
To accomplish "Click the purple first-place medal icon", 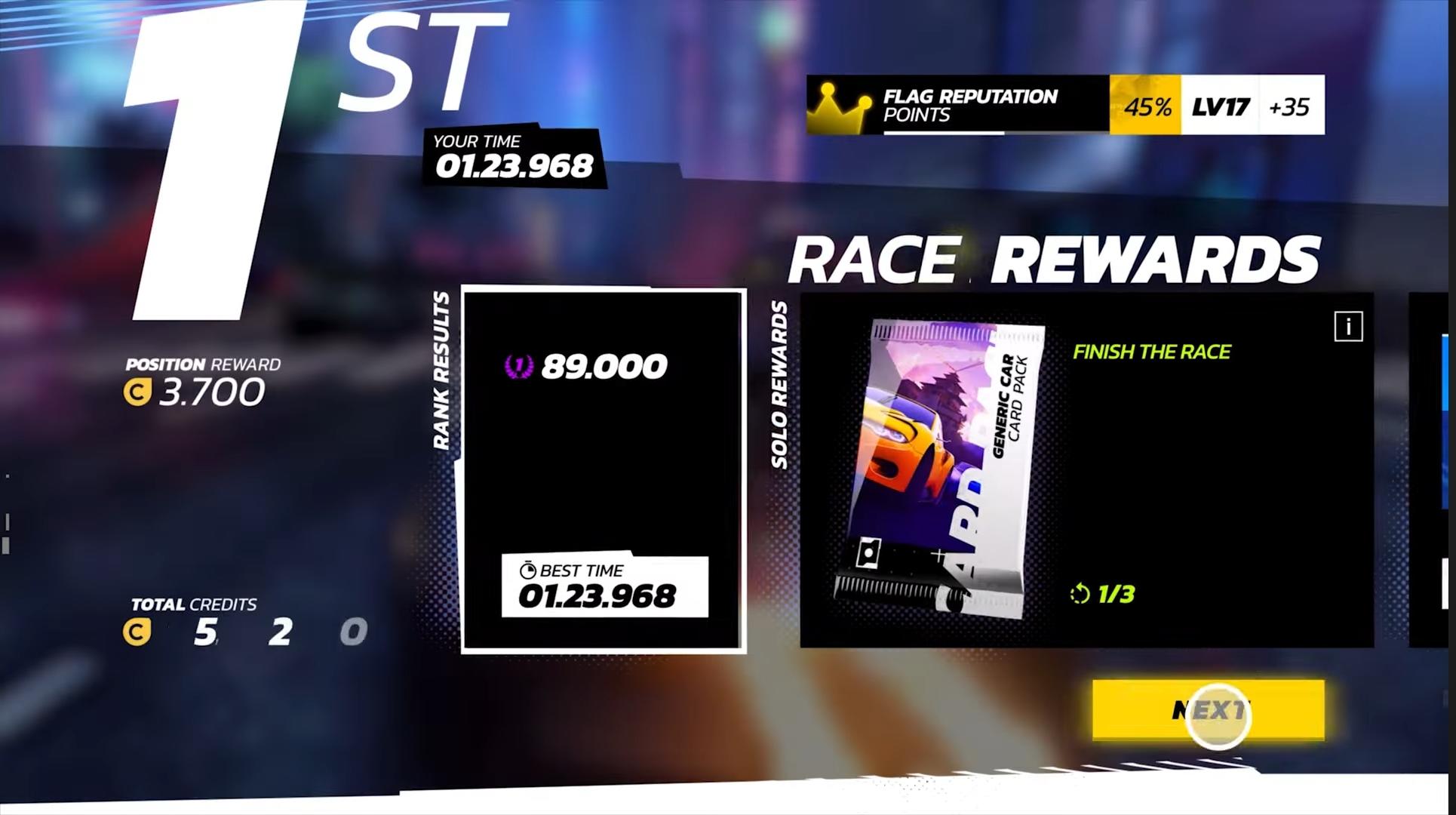I will (x=518, y=365).
